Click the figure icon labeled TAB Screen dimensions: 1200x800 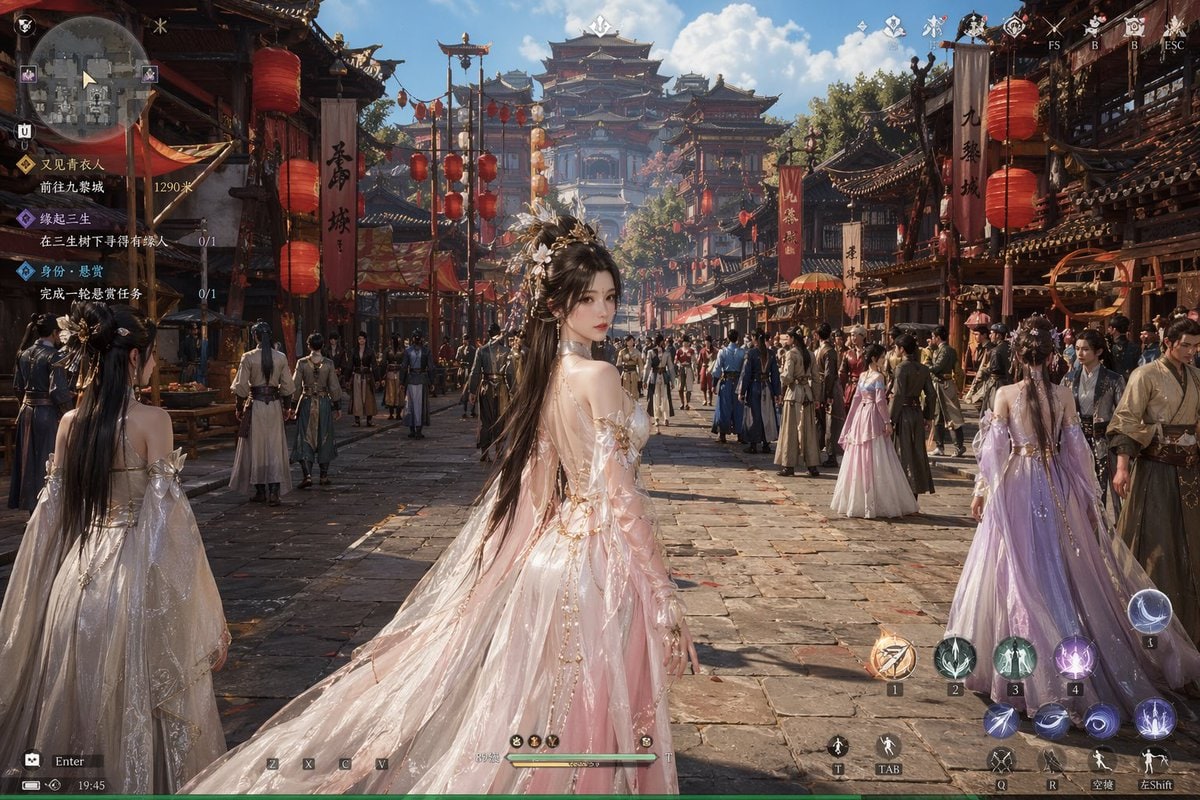tap(887, 746)
